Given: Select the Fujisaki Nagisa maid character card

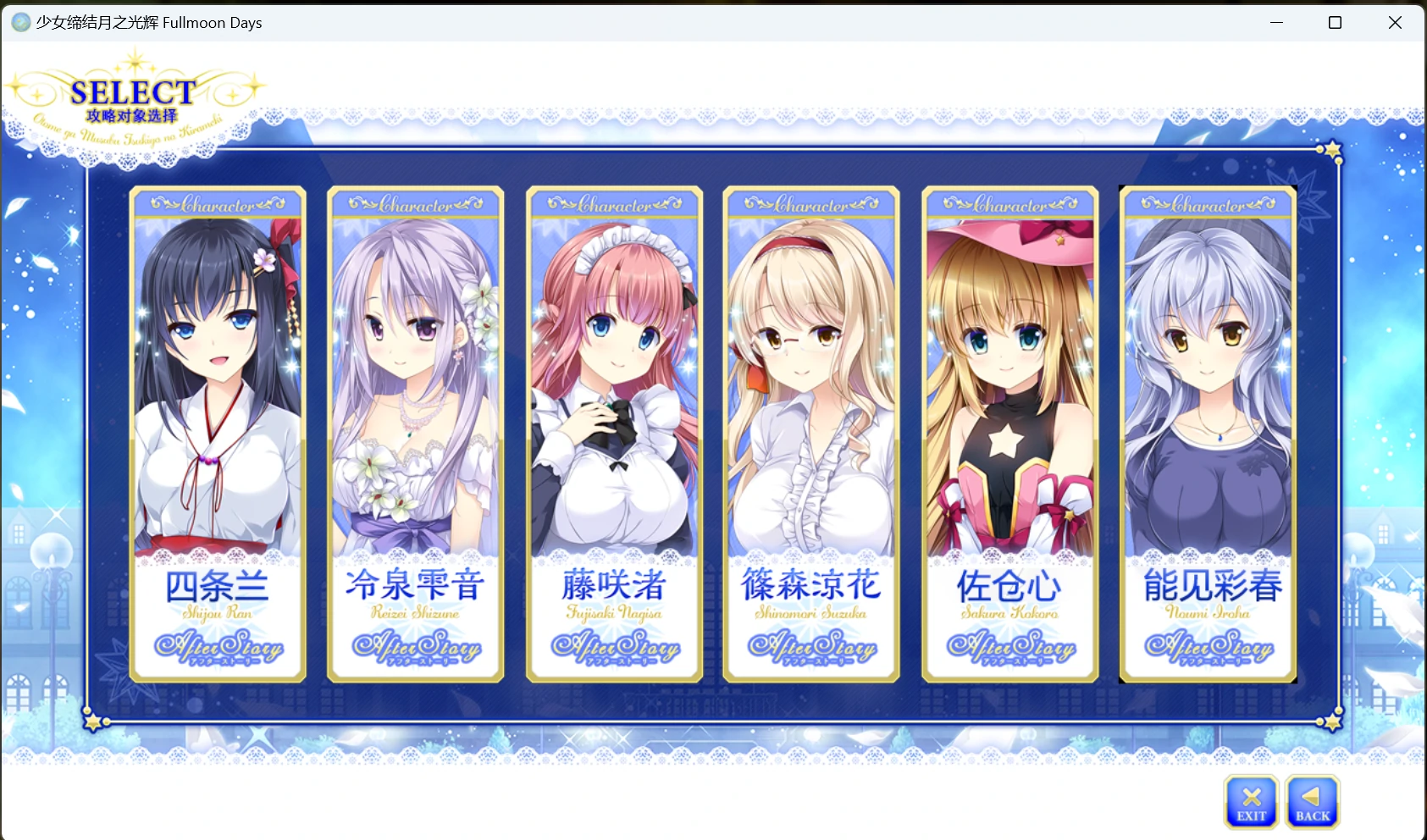Looking at the screenshot, I should tap(613, 381).
